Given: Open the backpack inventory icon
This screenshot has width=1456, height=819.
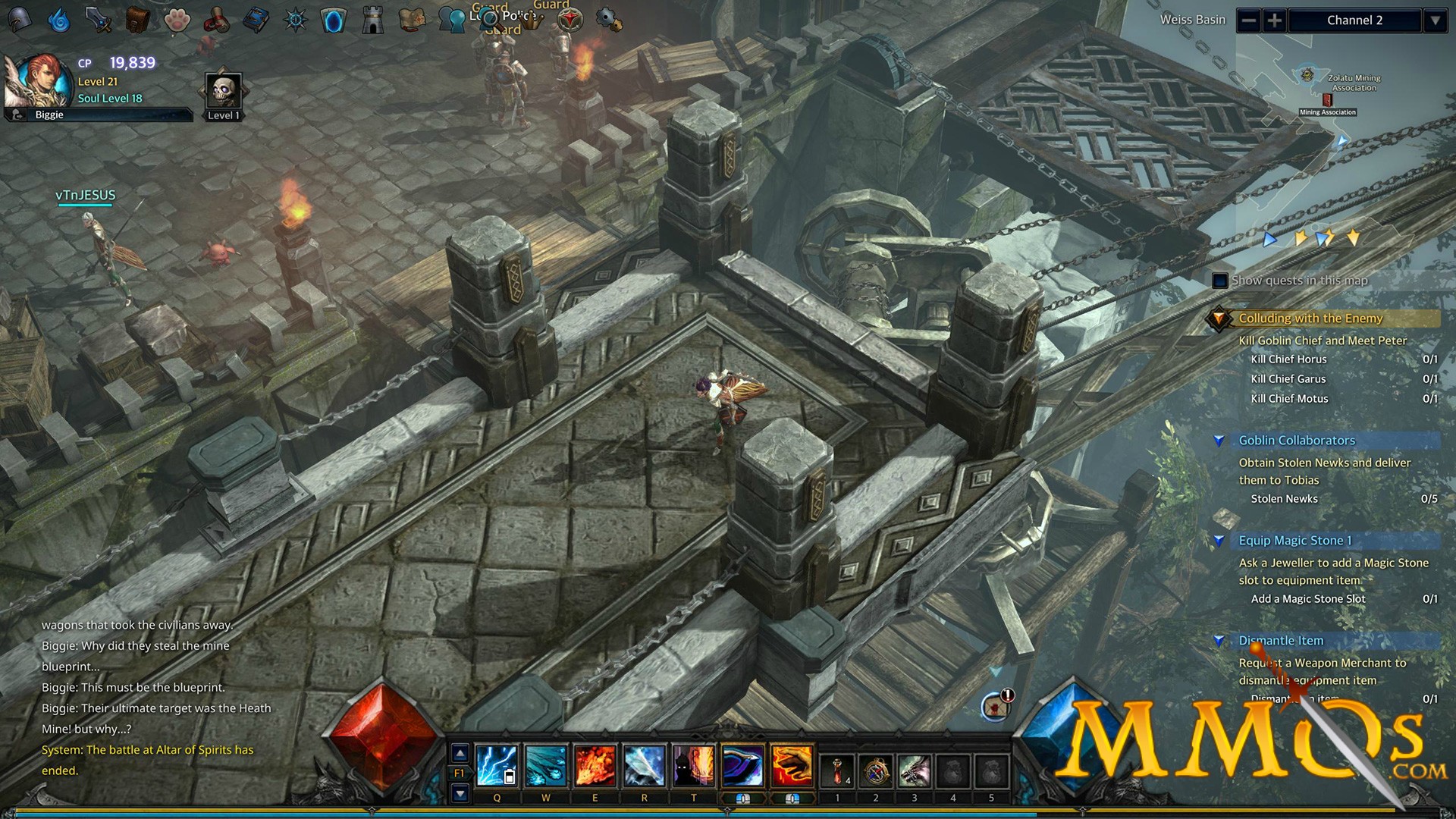Looking at the screenshot, I should [x=137, y=20].
